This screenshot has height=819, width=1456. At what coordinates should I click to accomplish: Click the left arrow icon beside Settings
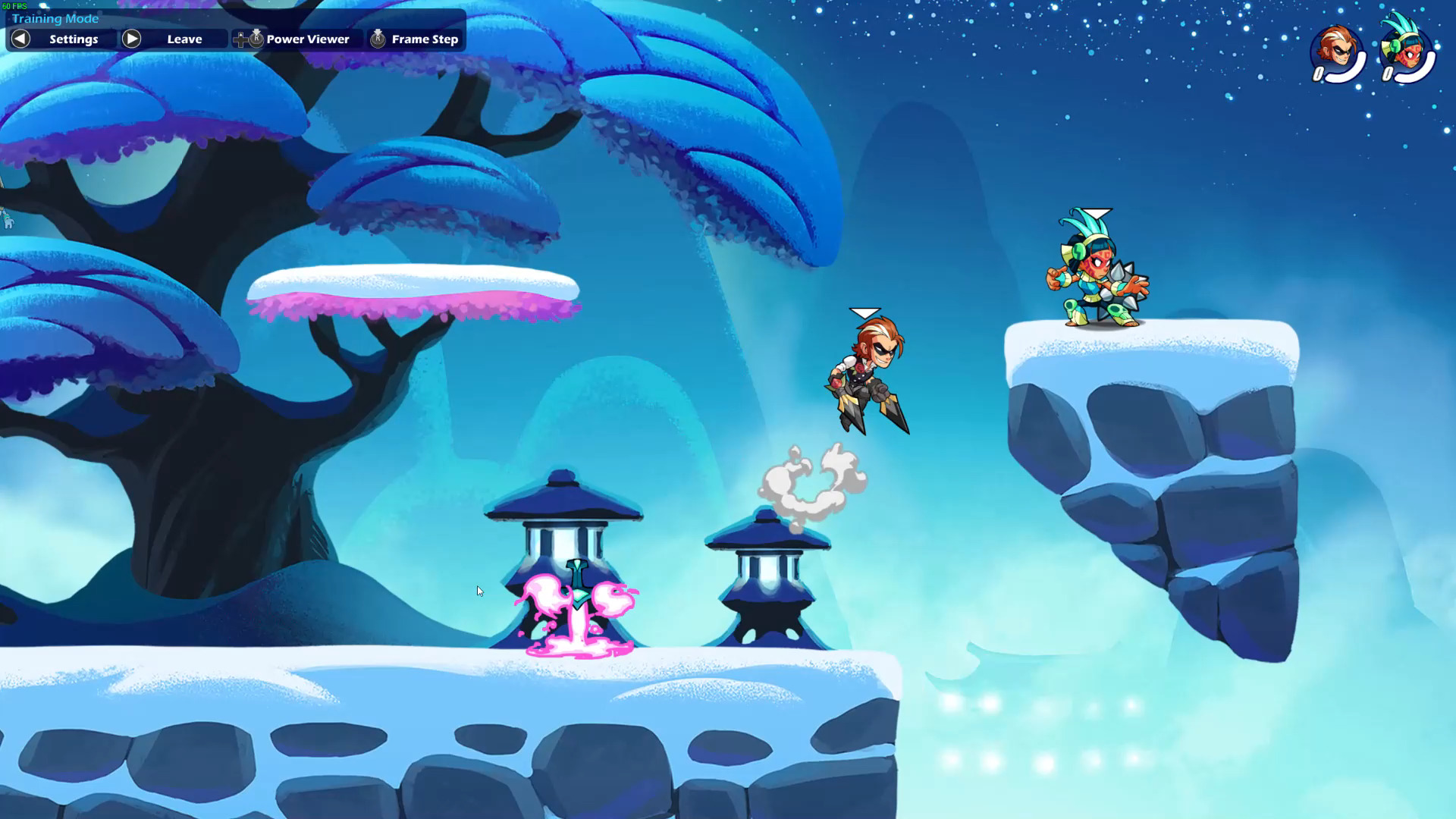(x=19, y=39)
